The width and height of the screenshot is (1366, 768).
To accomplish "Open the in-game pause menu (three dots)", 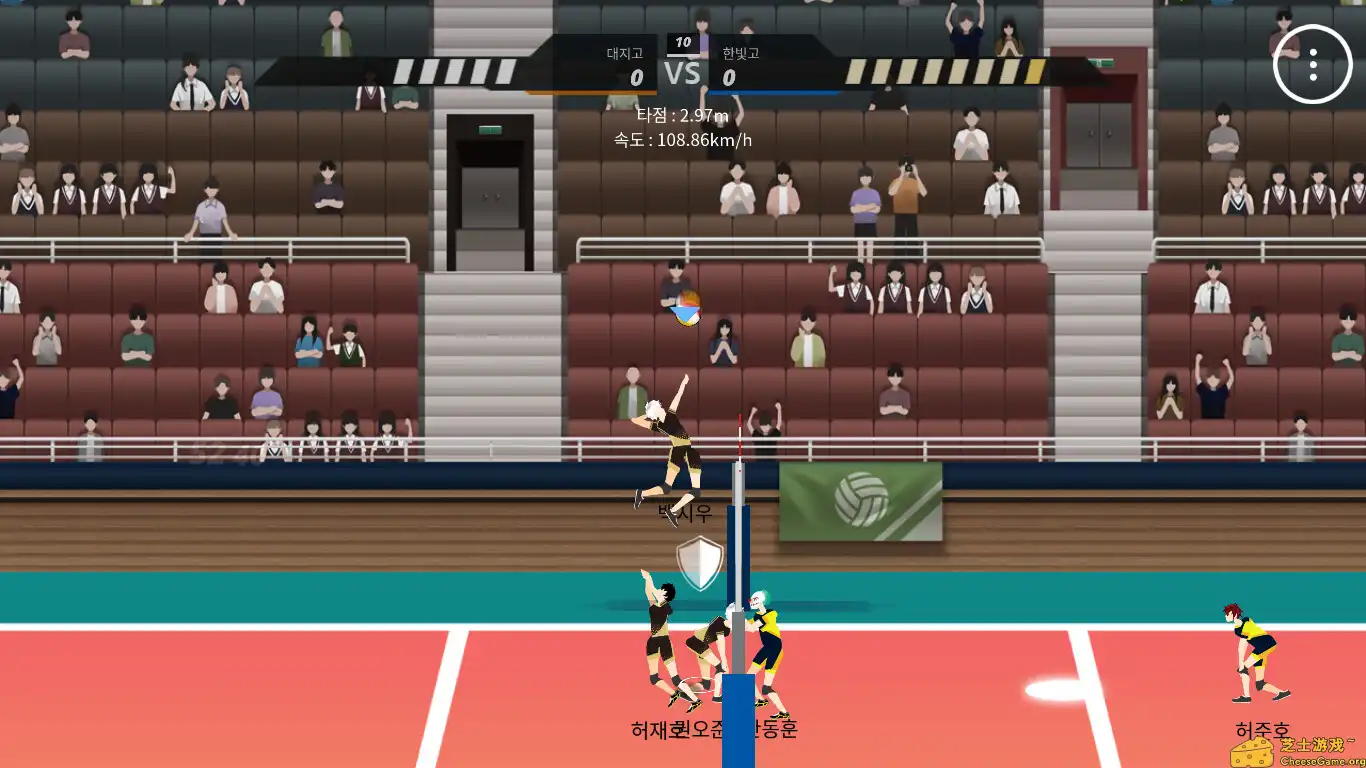I will (x=1311, y=64).
